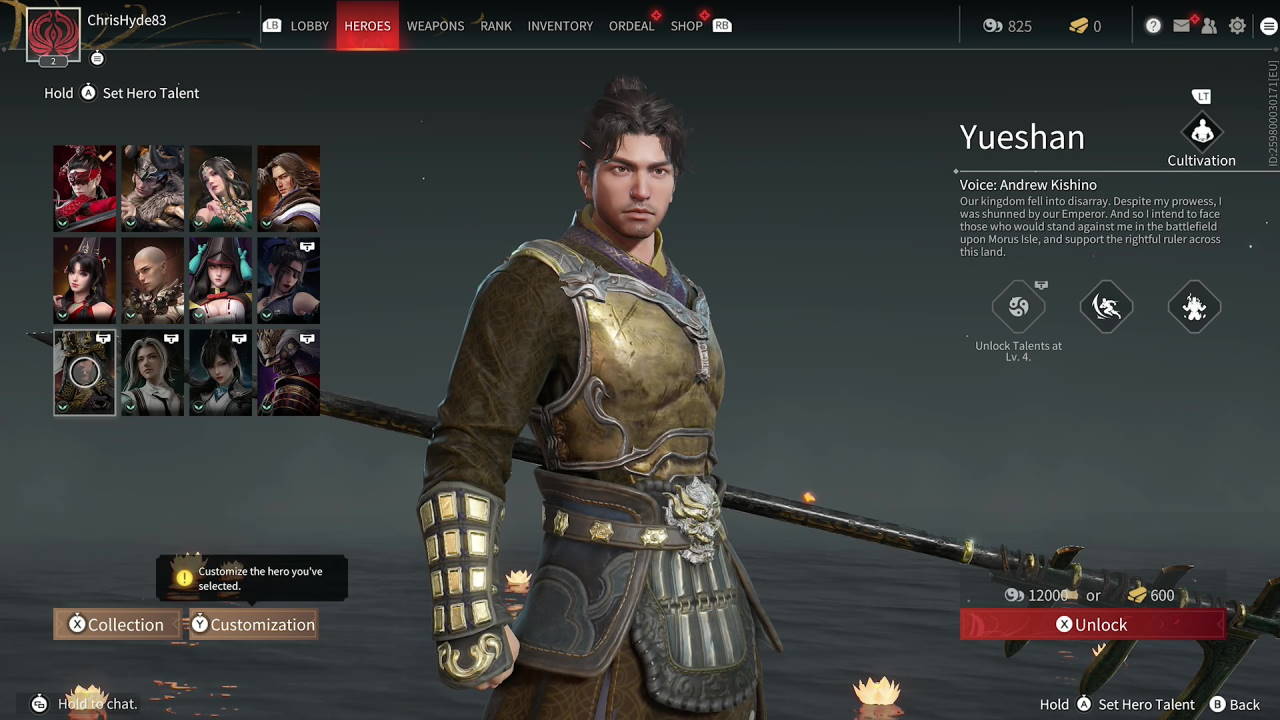View the first locked talent diamond icon
Screen dimensions: 1280x720
coord(1019,307)
